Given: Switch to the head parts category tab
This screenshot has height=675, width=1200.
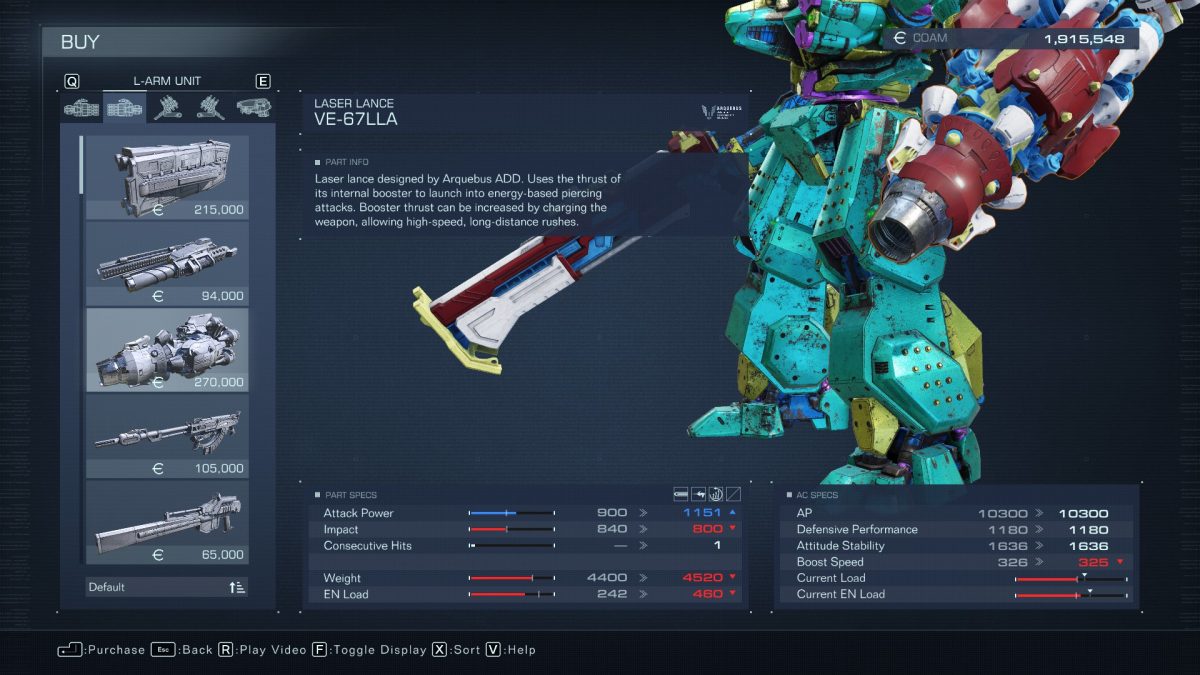Looking at the screenshot, I should (254, 107).
